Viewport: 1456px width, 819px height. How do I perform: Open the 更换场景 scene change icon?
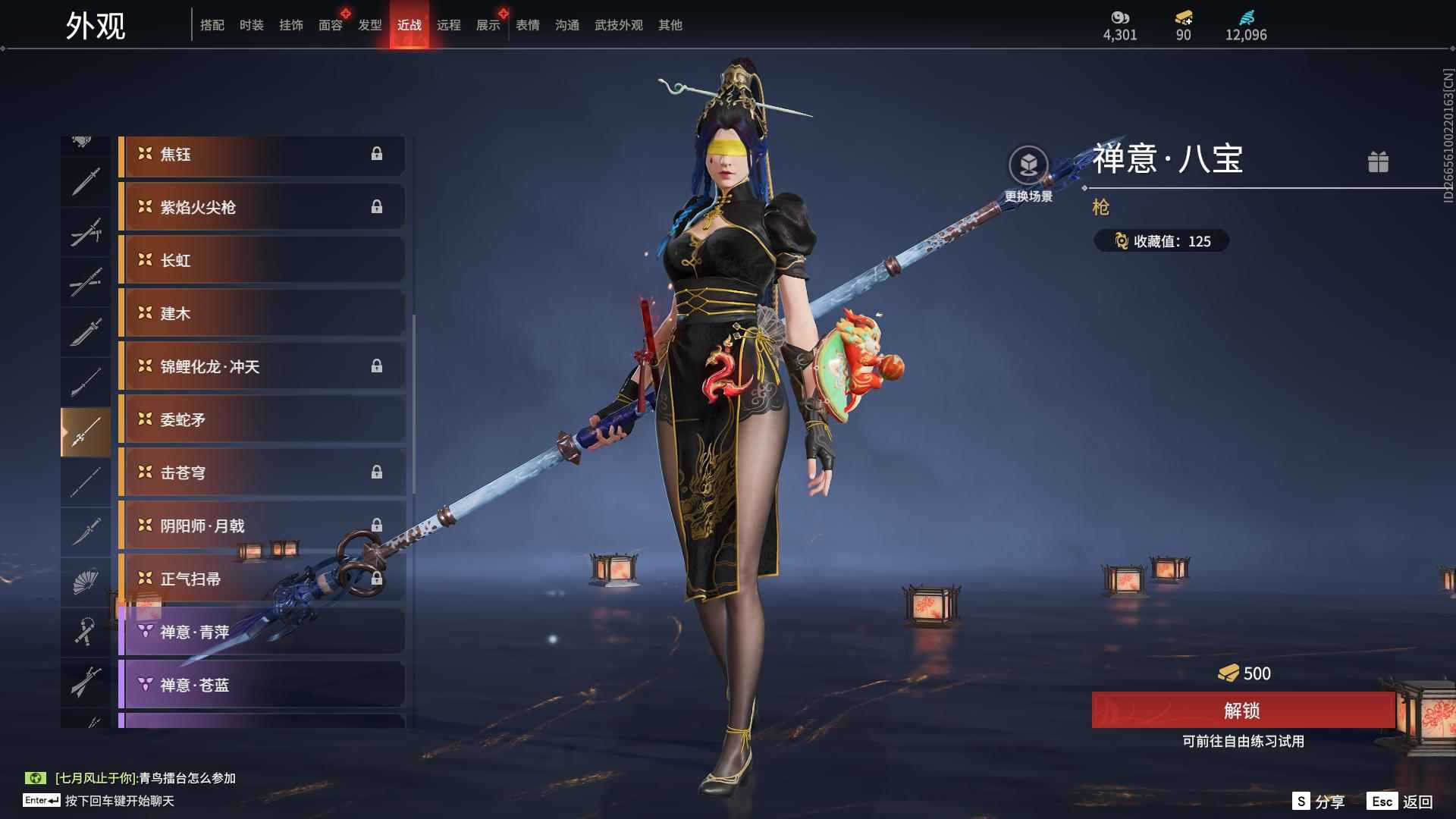[x=1028, y=163]
